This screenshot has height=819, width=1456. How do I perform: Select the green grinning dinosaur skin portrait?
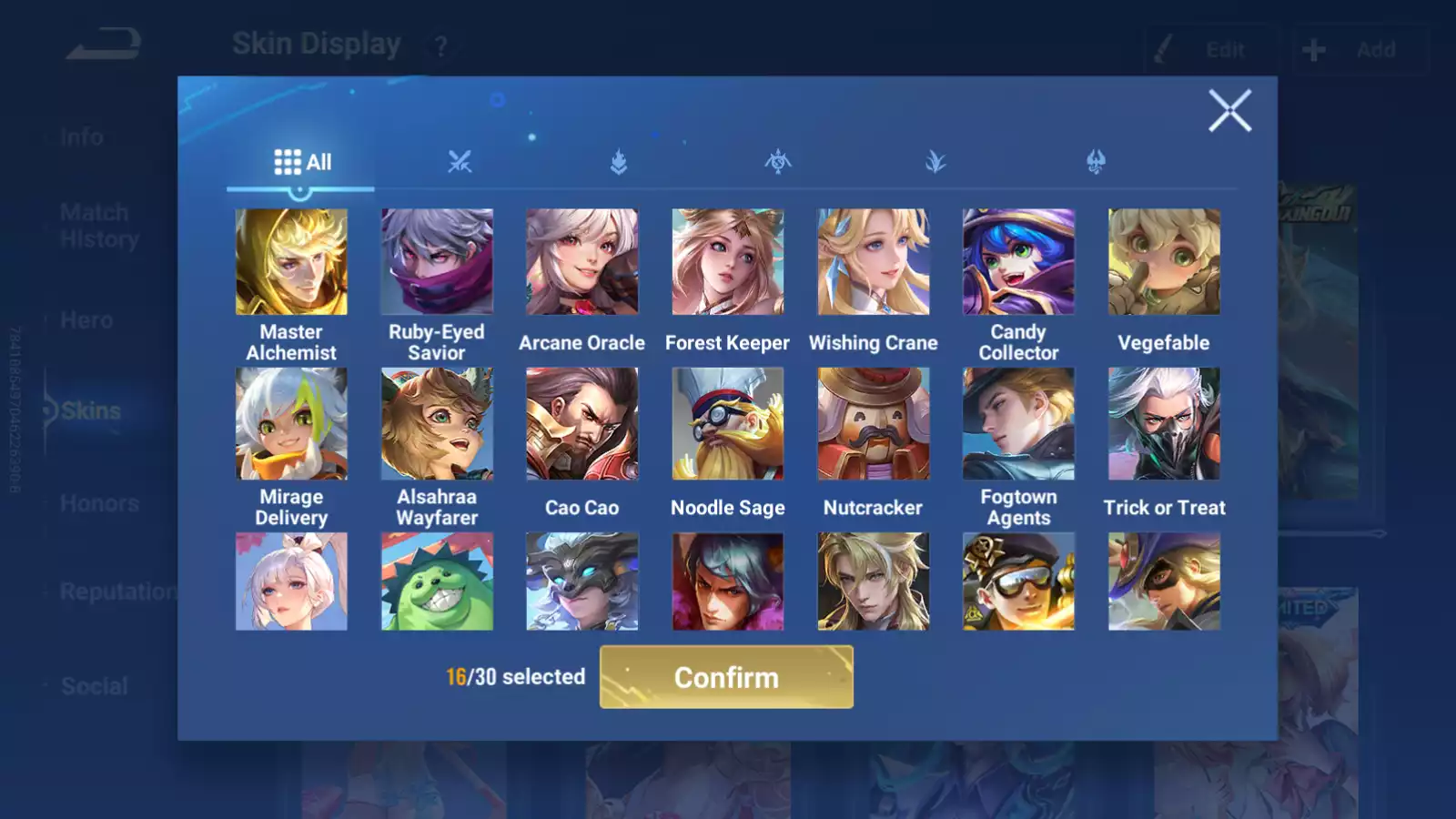[437, 581]
